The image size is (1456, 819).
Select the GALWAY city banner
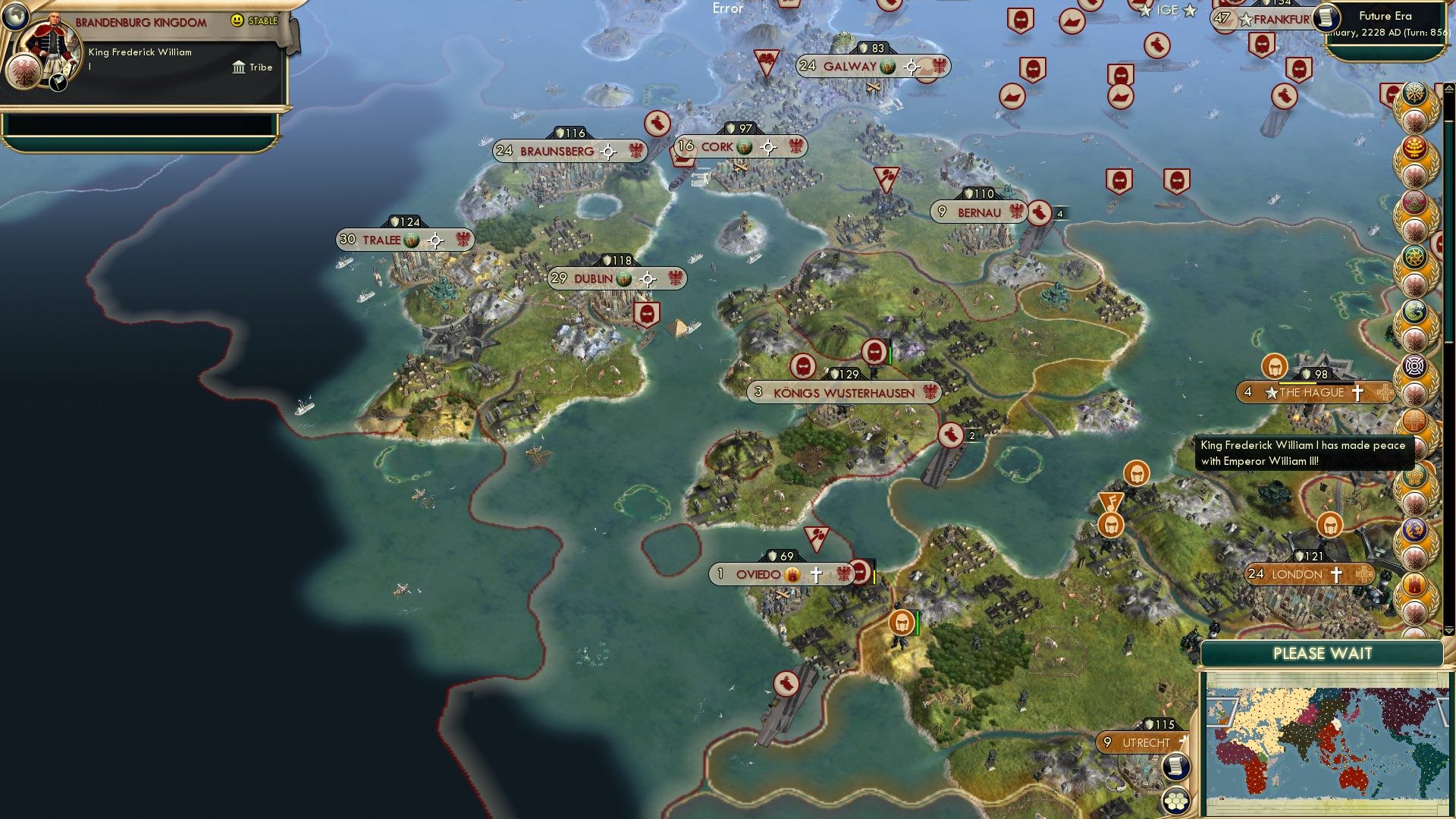click(x=853, y=67)
